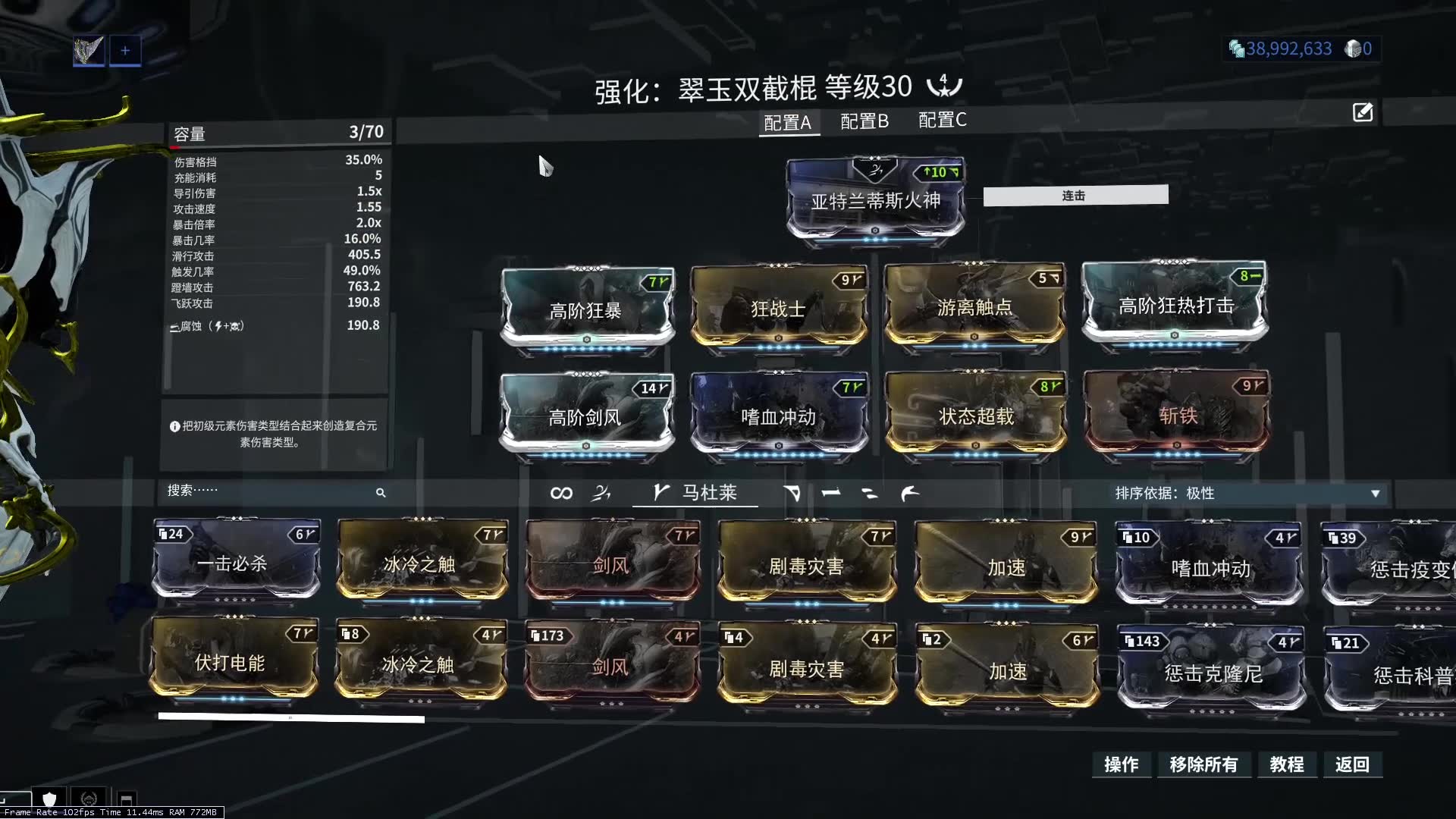Screen dimensions: 1456x819
Task: Click the 返回 back button
Action: [x=1353, y=765]
